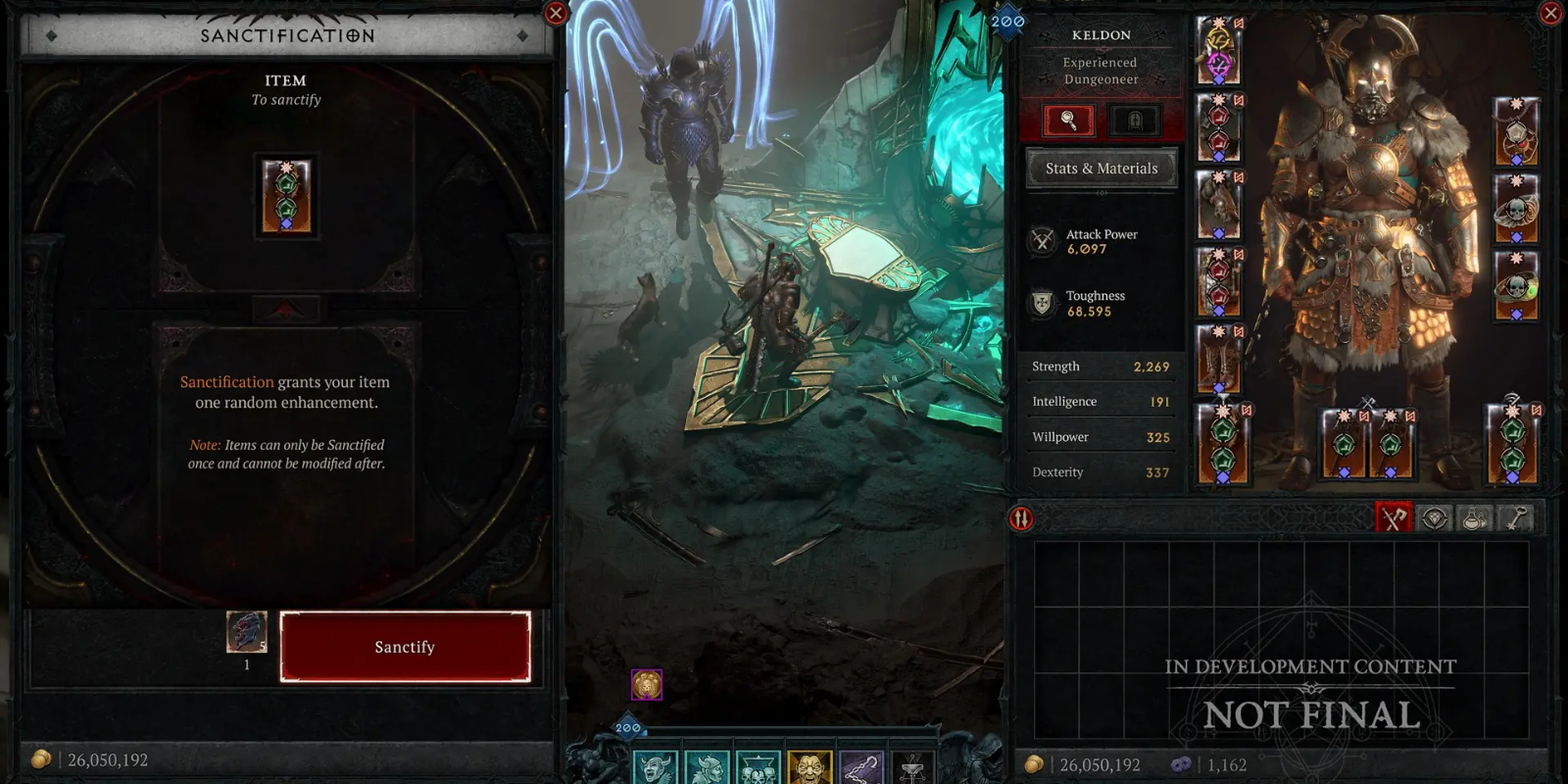1568x784 pixels.
Task: Click the diamond chevron below Stats & Materials
Action: tap(1102, 192)
